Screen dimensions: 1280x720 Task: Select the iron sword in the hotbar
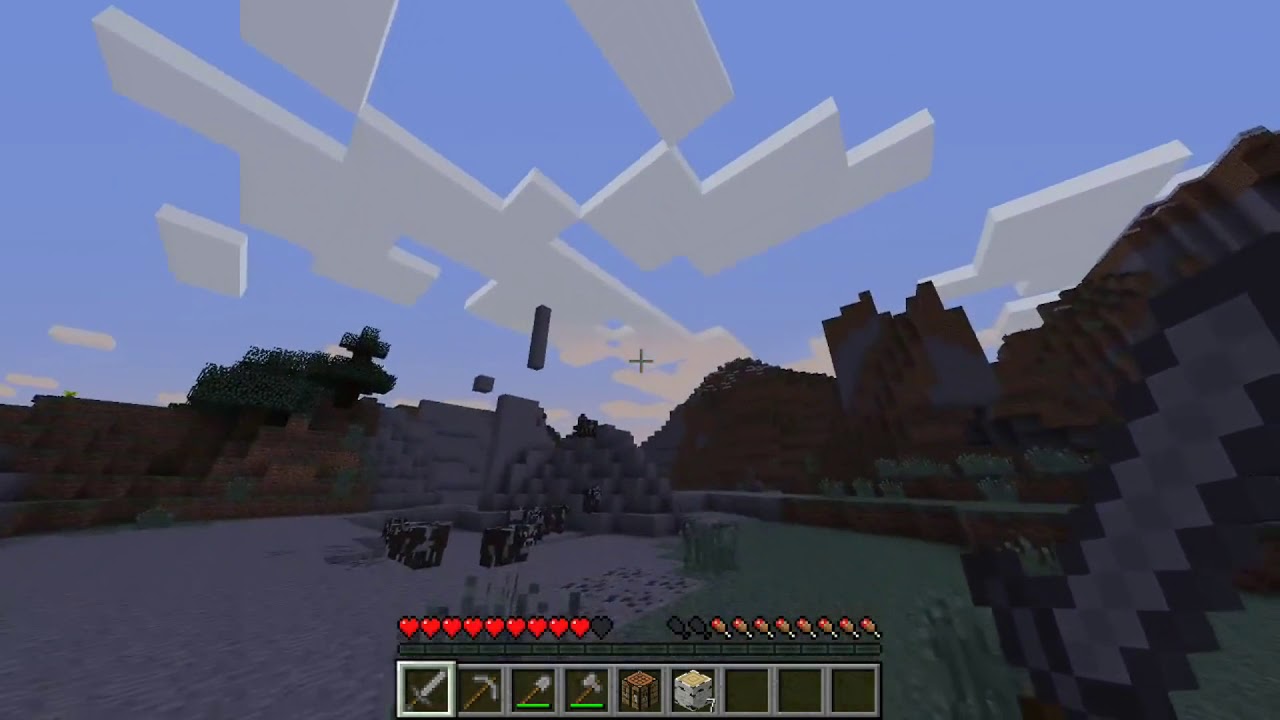click(425, 686)
